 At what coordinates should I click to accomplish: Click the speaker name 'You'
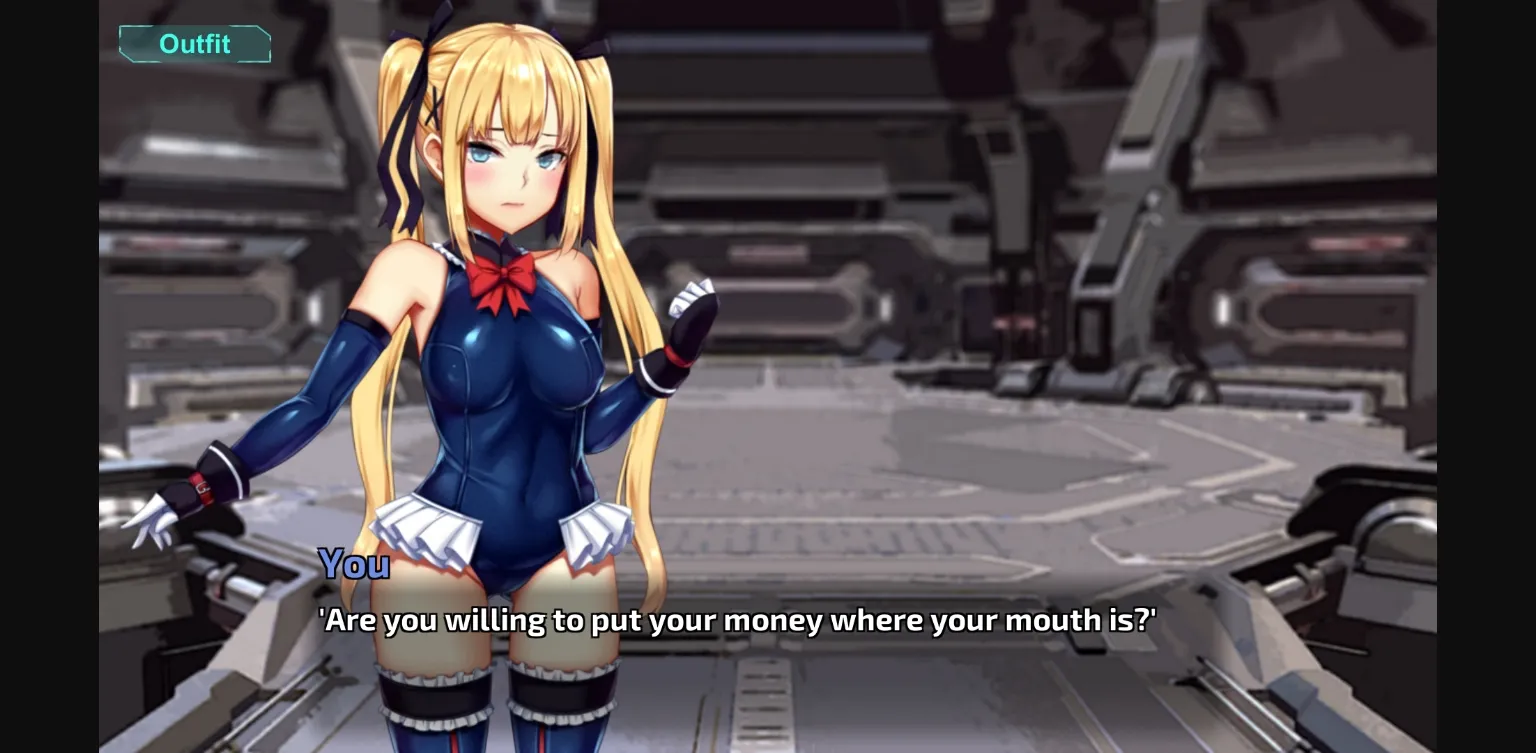click(x=354, y=564)
